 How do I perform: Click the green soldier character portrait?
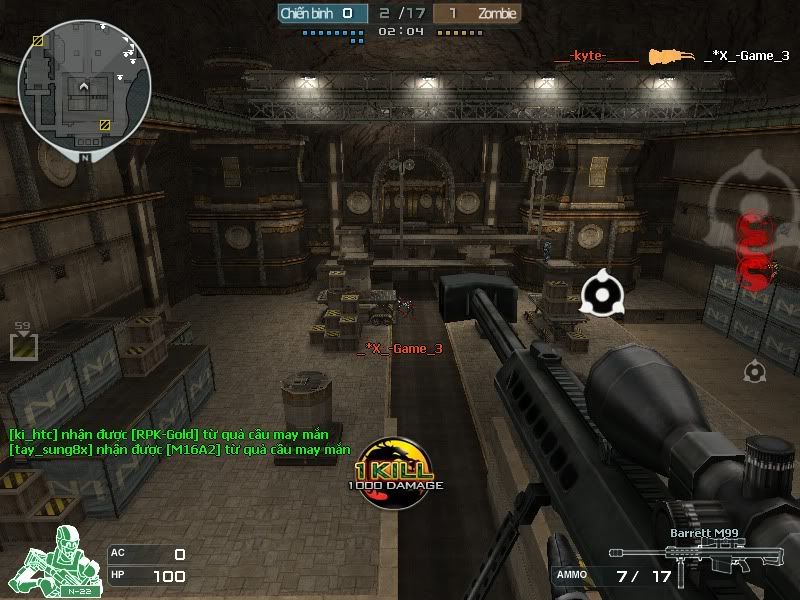[x=53, y=558]
